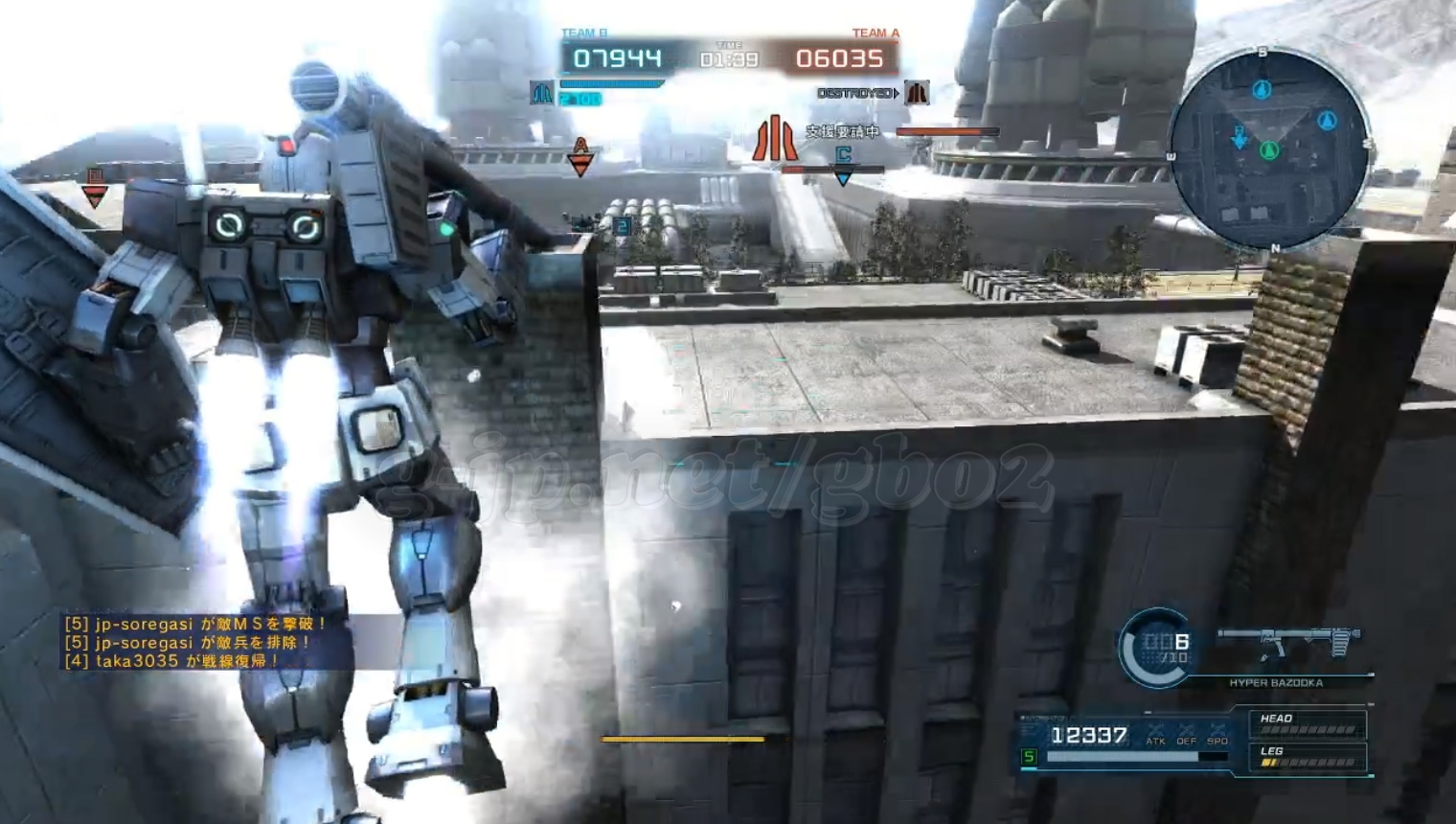Click the orange relay point A marker

(x=580, y=156)
